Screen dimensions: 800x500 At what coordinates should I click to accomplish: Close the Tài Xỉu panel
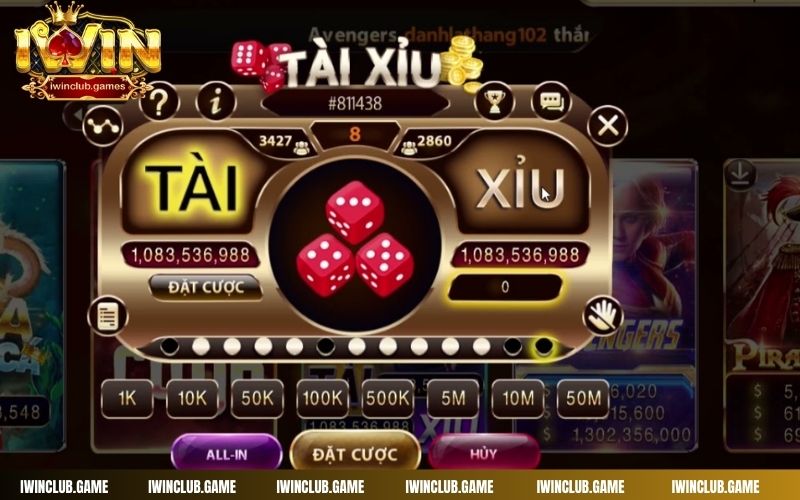click(606, 126)
